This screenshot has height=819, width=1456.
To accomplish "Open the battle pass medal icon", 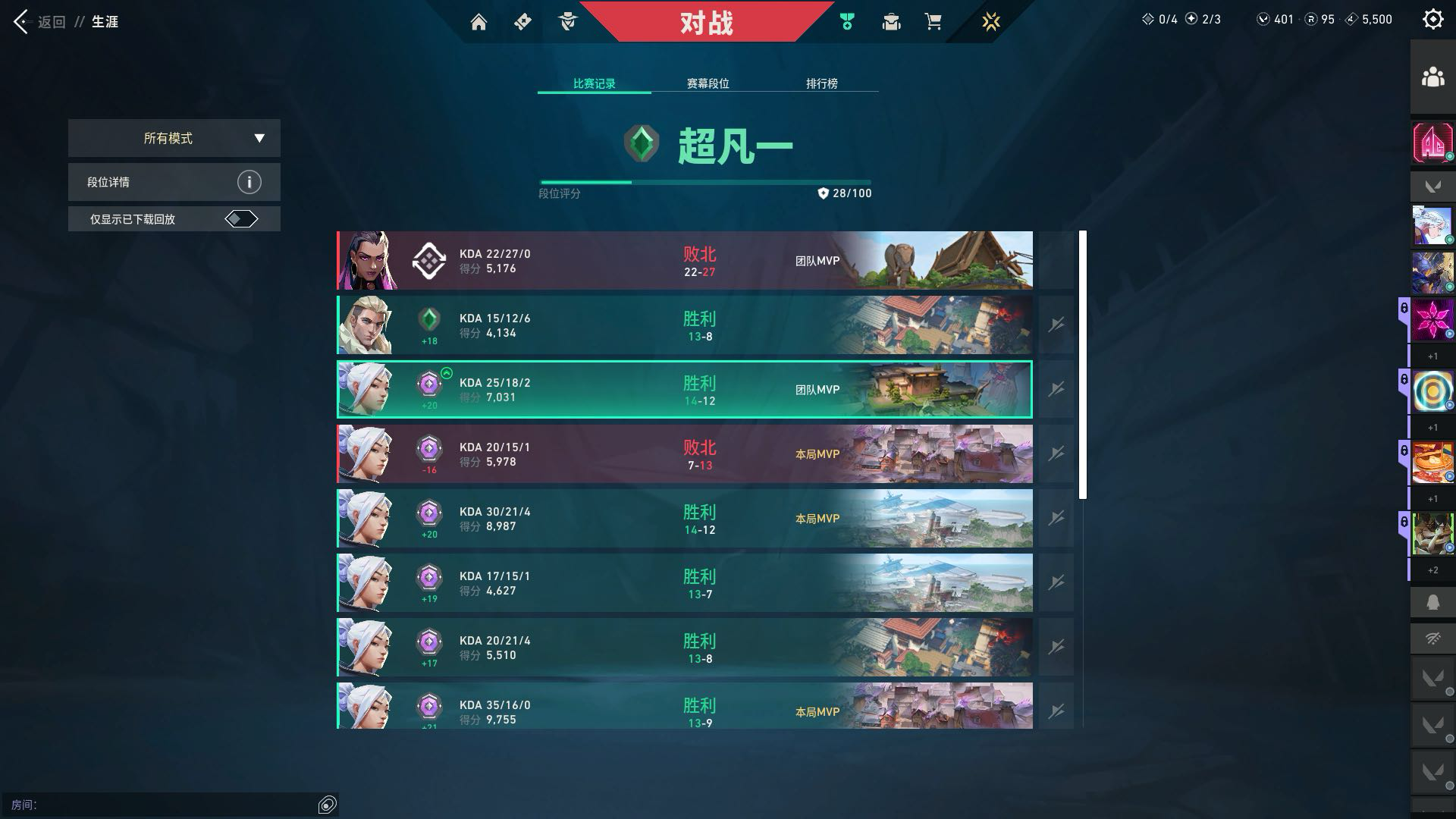I will pos(847,22).
